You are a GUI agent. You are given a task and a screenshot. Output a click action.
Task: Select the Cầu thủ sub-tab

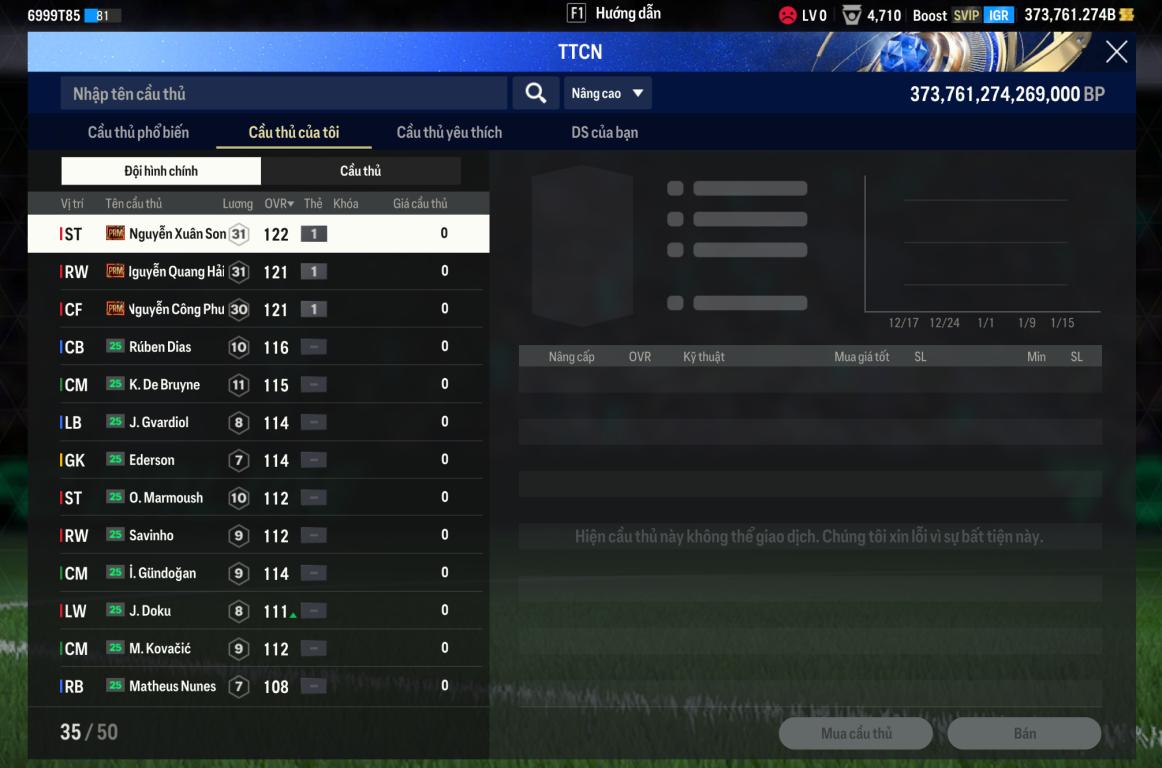pos(360,171)
